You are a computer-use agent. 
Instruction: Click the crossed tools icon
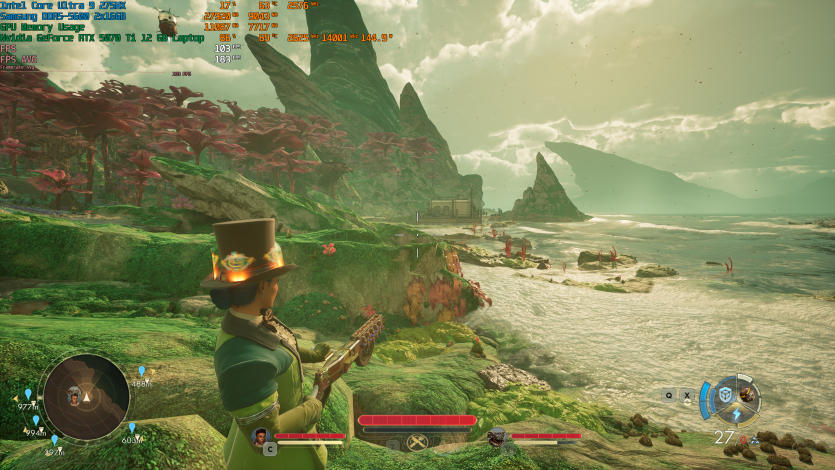click(416, 441)
